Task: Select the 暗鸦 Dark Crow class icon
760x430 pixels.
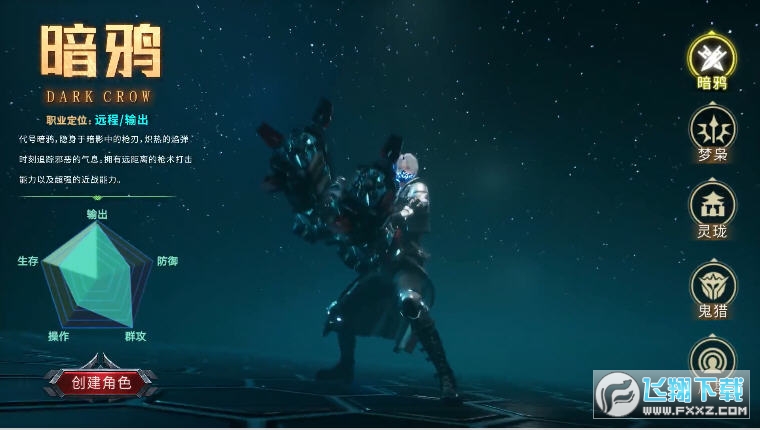Action: click(713, 55)
